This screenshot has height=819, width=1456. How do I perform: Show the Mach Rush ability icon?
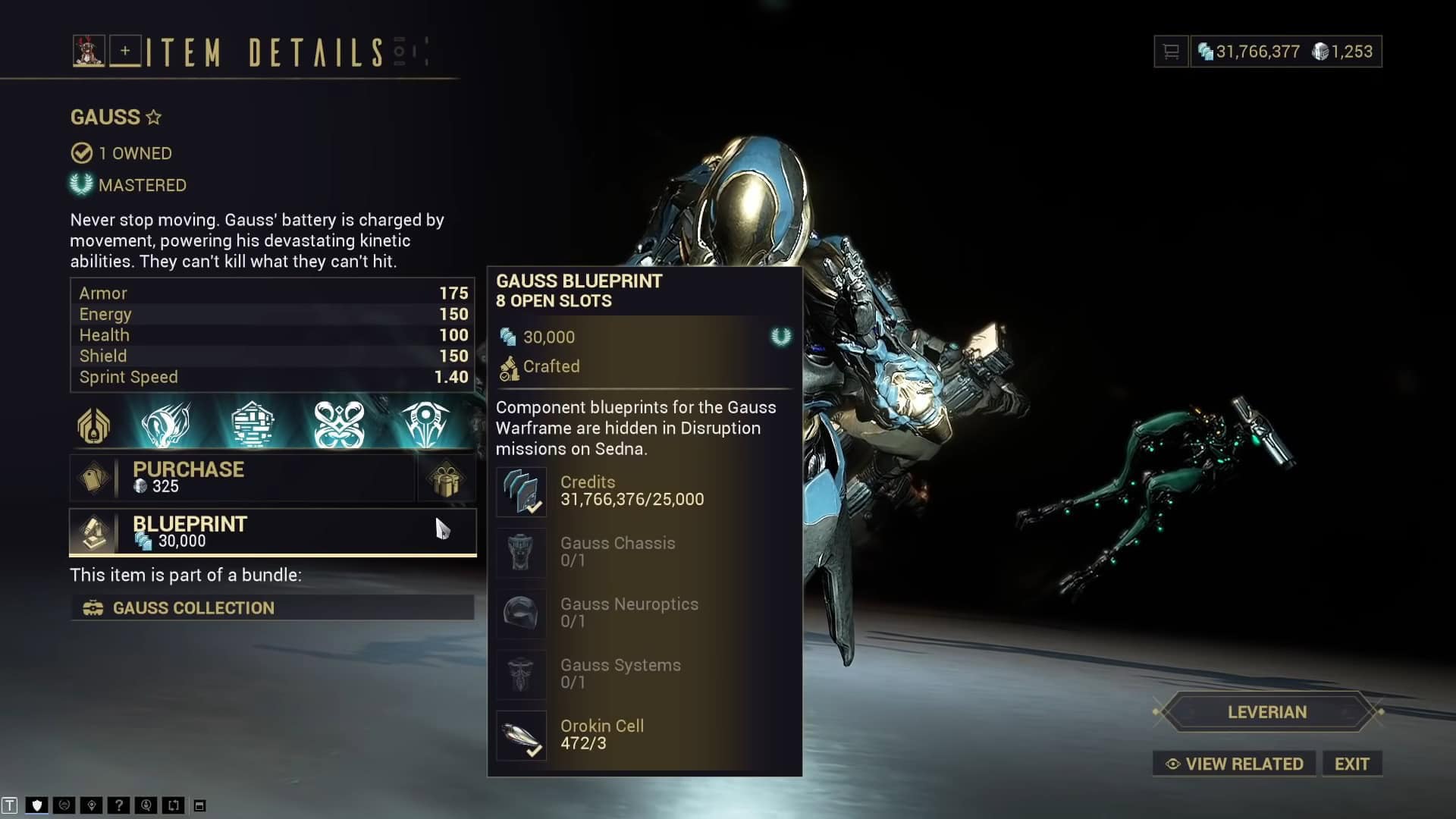pyautogui.click(x=166, y=425)
